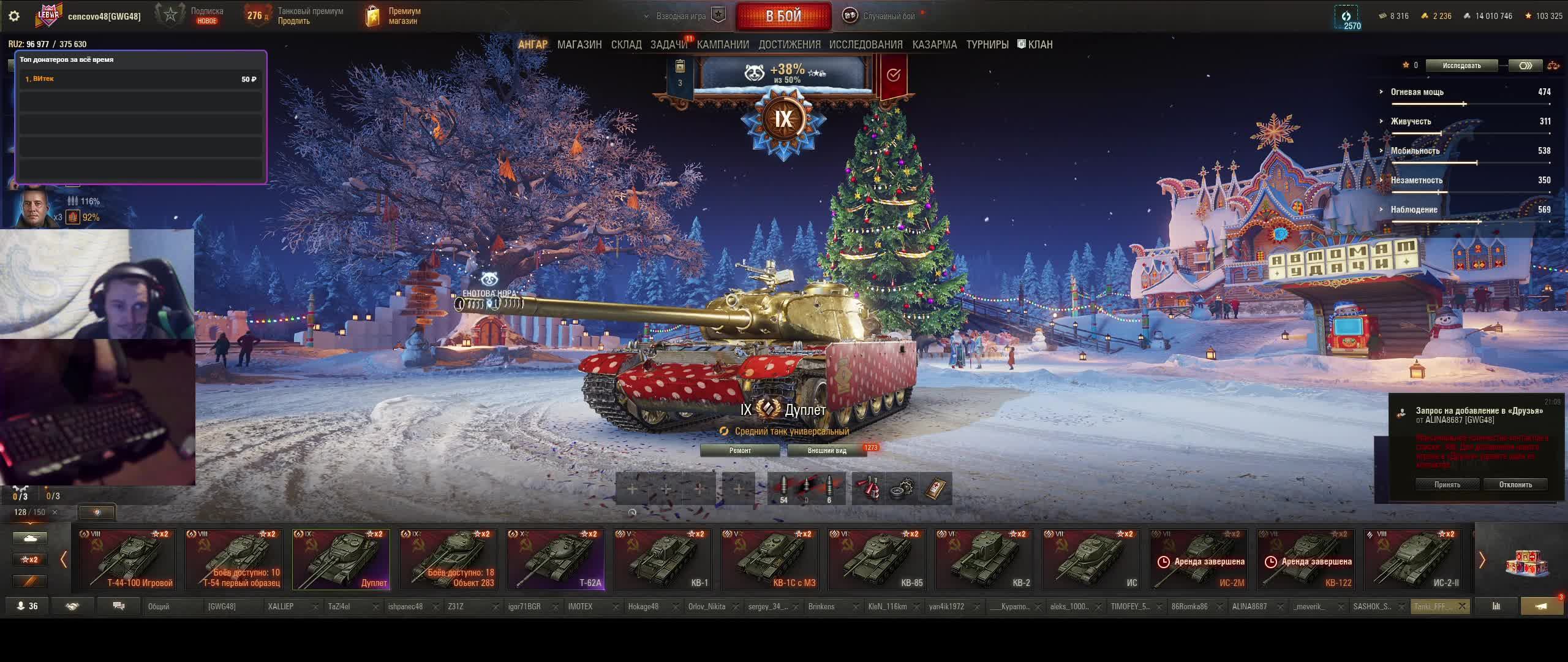Accept the friend request with Принять

[x=1447, y=484]
